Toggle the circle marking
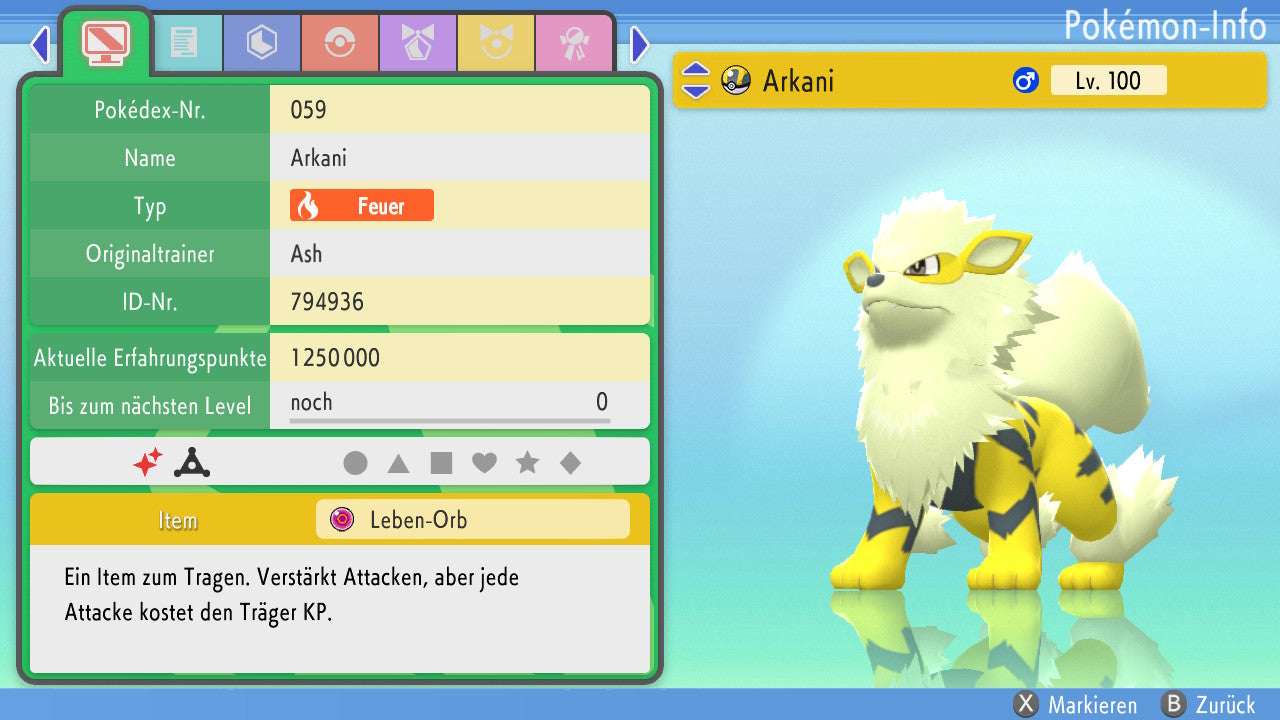Viewport: 1280px width, 720px height. coord(355,463)
